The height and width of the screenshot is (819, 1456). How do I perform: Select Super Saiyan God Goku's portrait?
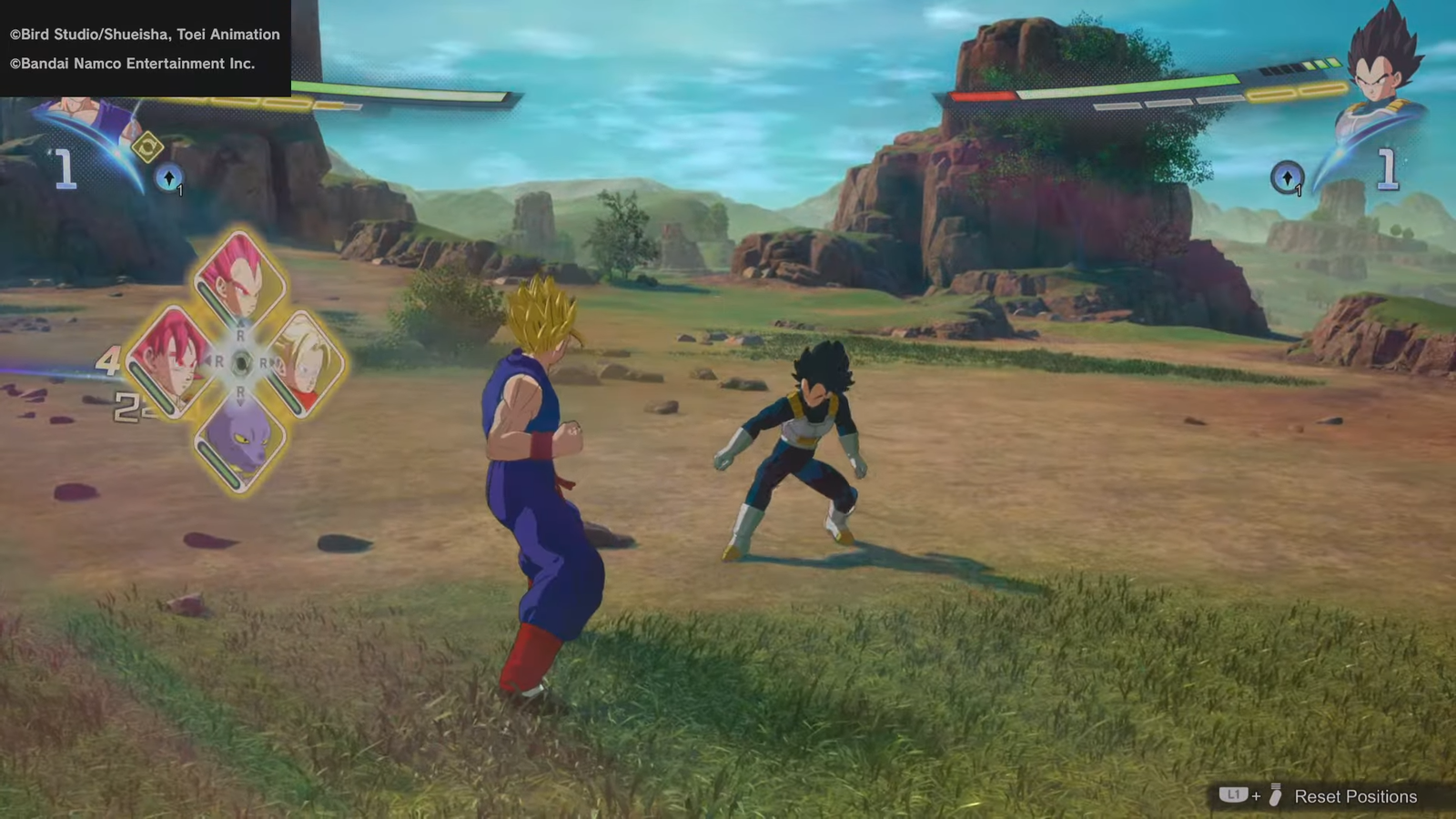173,361
